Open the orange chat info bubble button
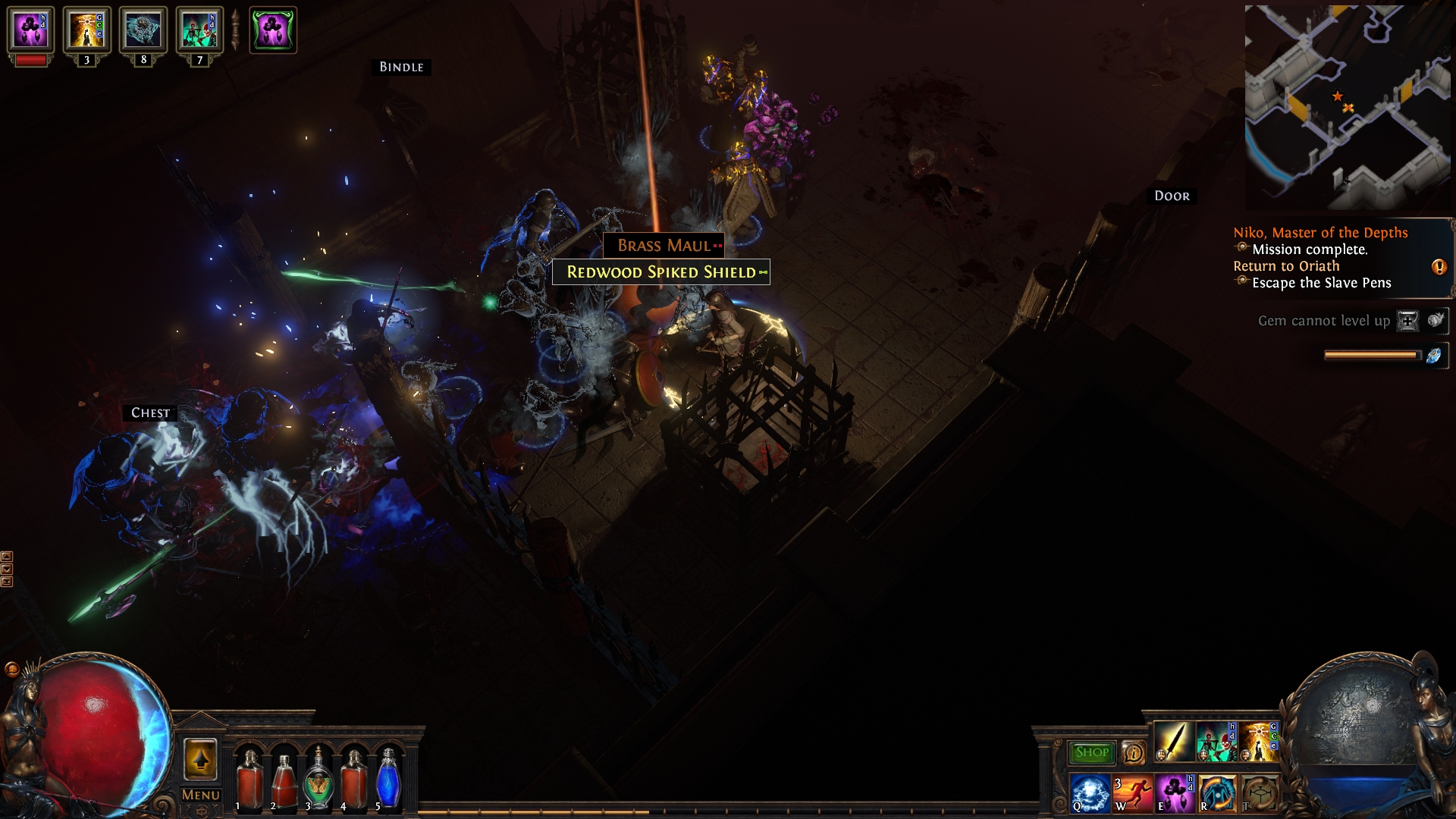 point(1133,752)
